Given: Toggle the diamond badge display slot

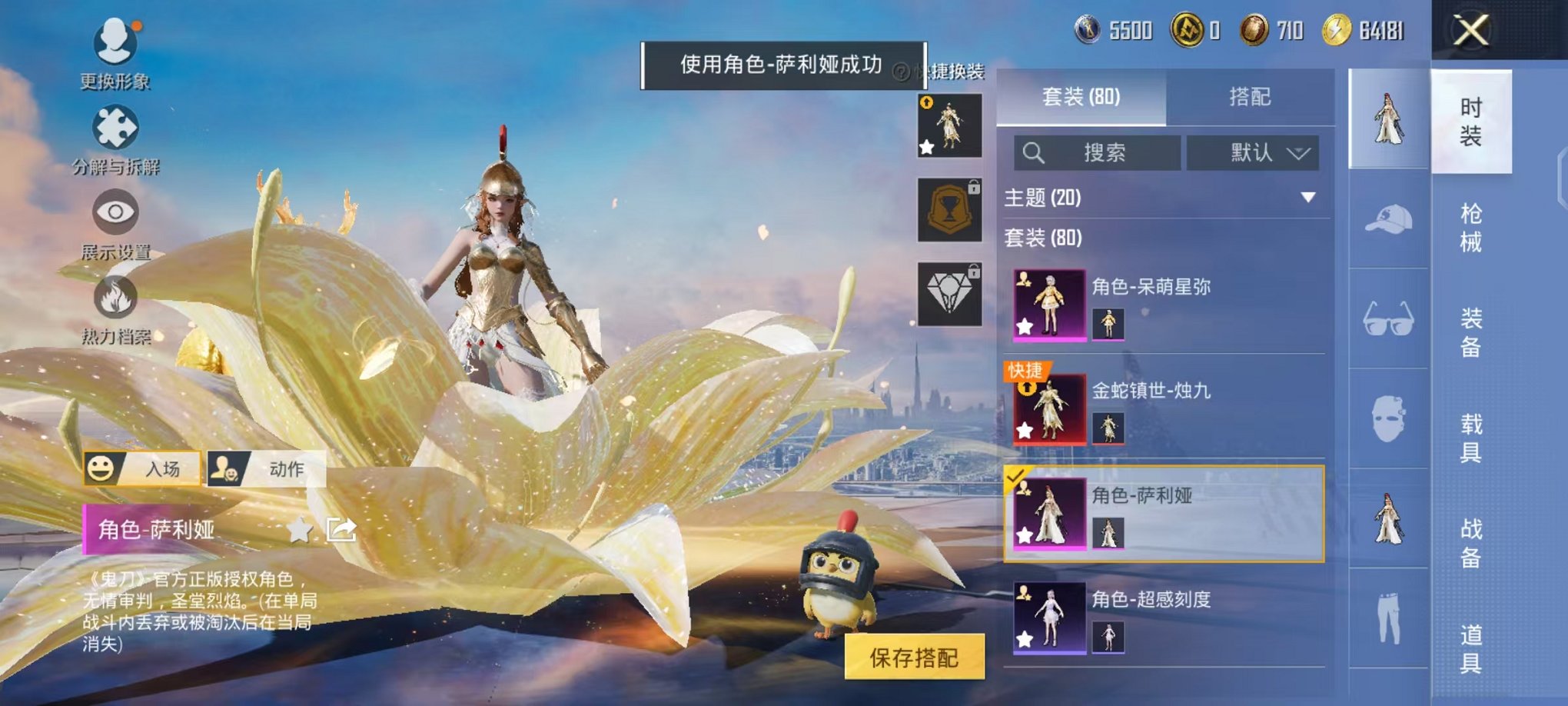Looking at the screenshot, I should 948,291.
